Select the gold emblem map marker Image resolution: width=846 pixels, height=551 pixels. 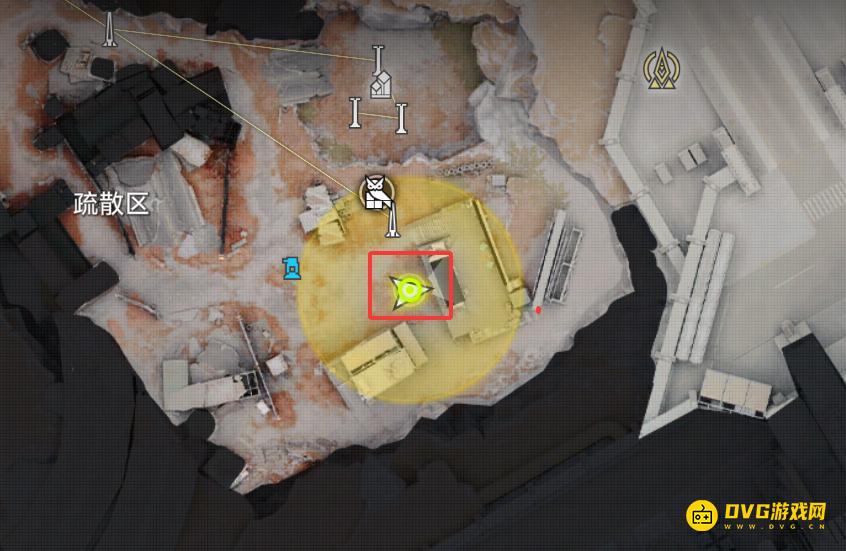658,69
